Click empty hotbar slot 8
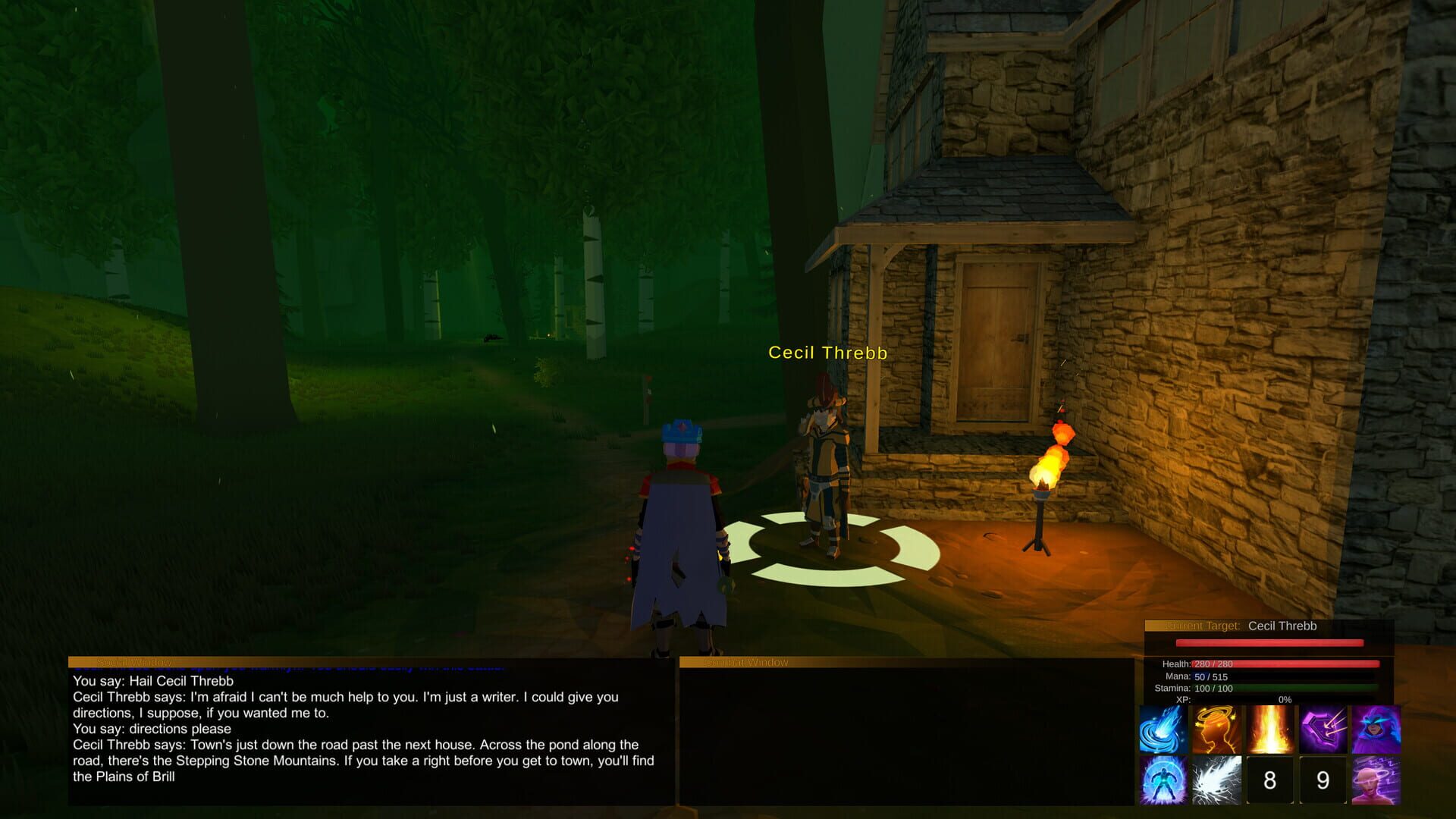1456x819 pixels. tap(1323, 780)
